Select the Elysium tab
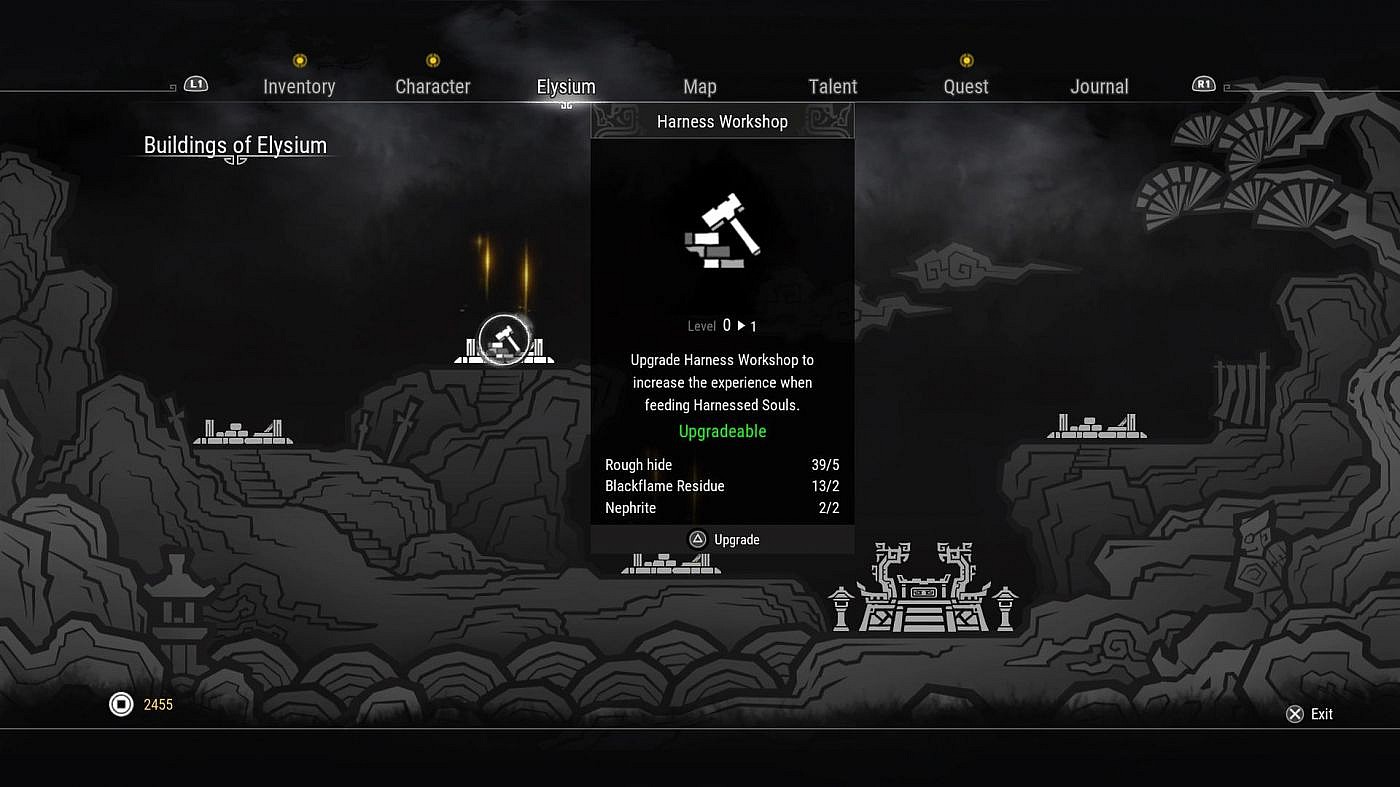 pos(566,87)
